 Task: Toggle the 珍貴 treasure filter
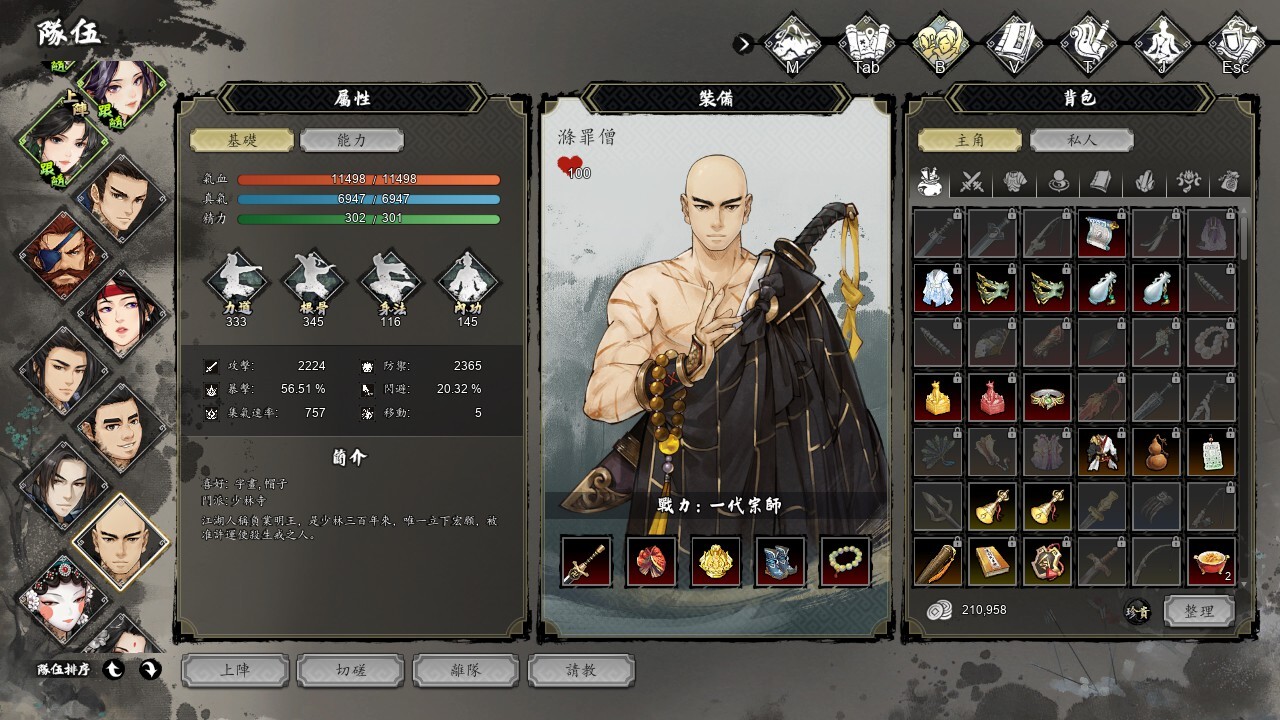pyautogui.click(x=1138, y=611)
